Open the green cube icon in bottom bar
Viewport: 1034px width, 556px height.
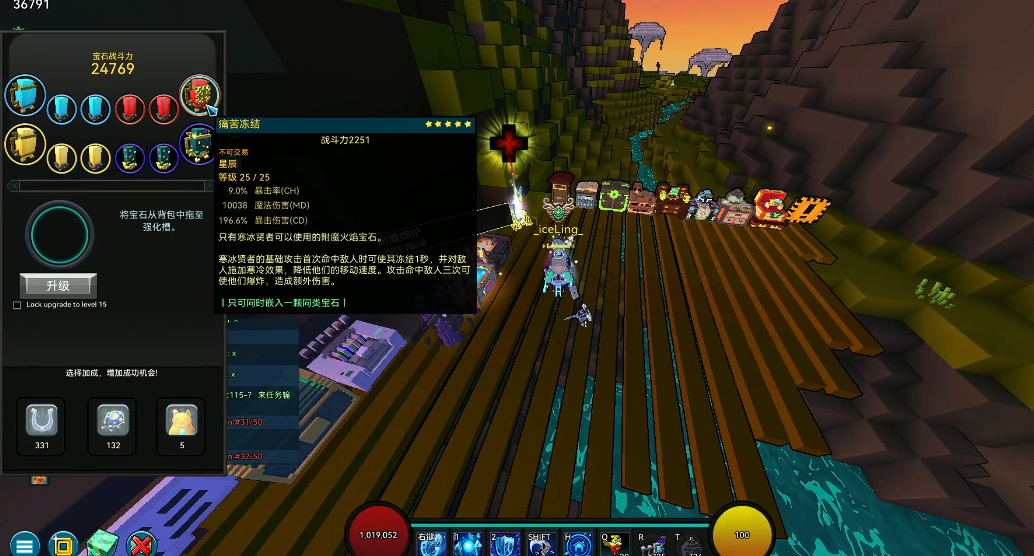[x=102, y=545]
